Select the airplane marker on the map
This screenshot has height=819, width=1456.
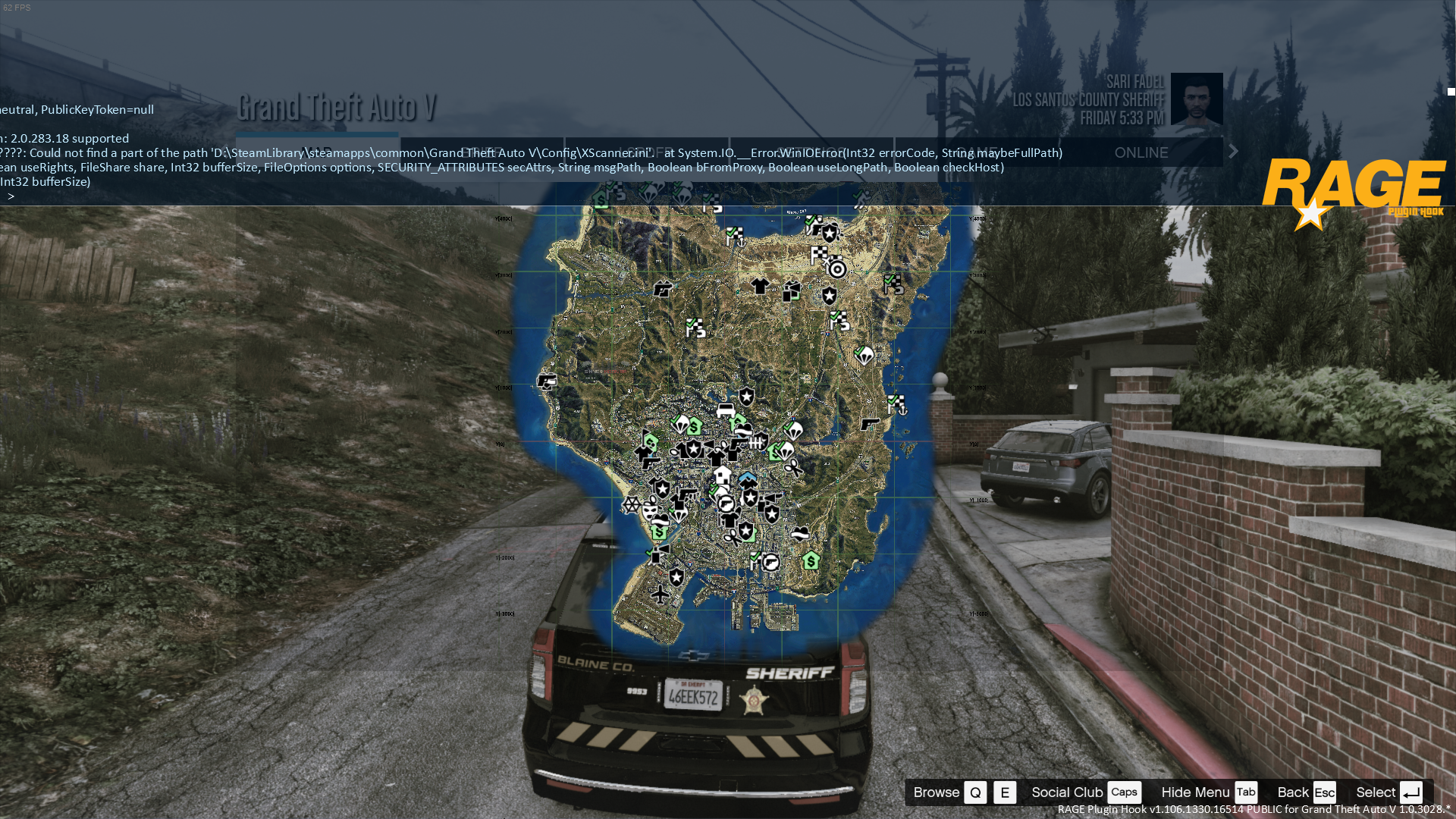coord(660,595)
